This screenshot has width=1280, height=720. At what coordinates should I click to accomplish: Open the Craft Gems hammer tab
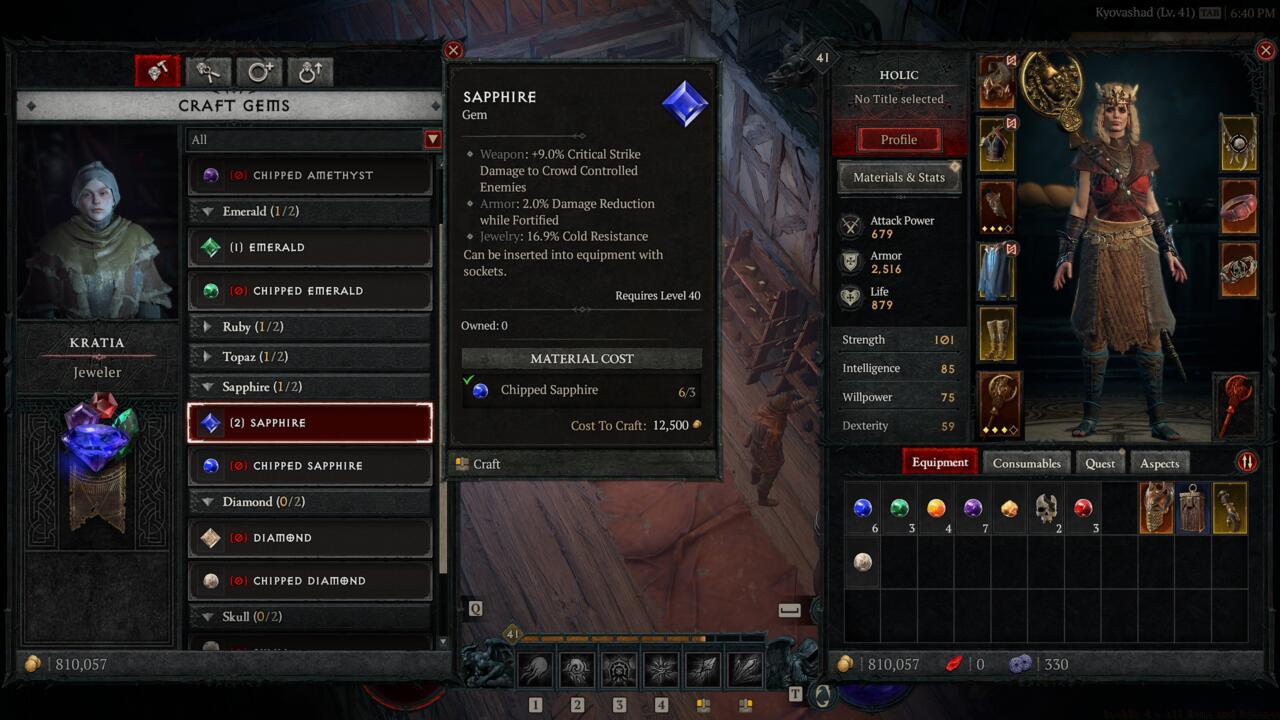tap(158, 71)
